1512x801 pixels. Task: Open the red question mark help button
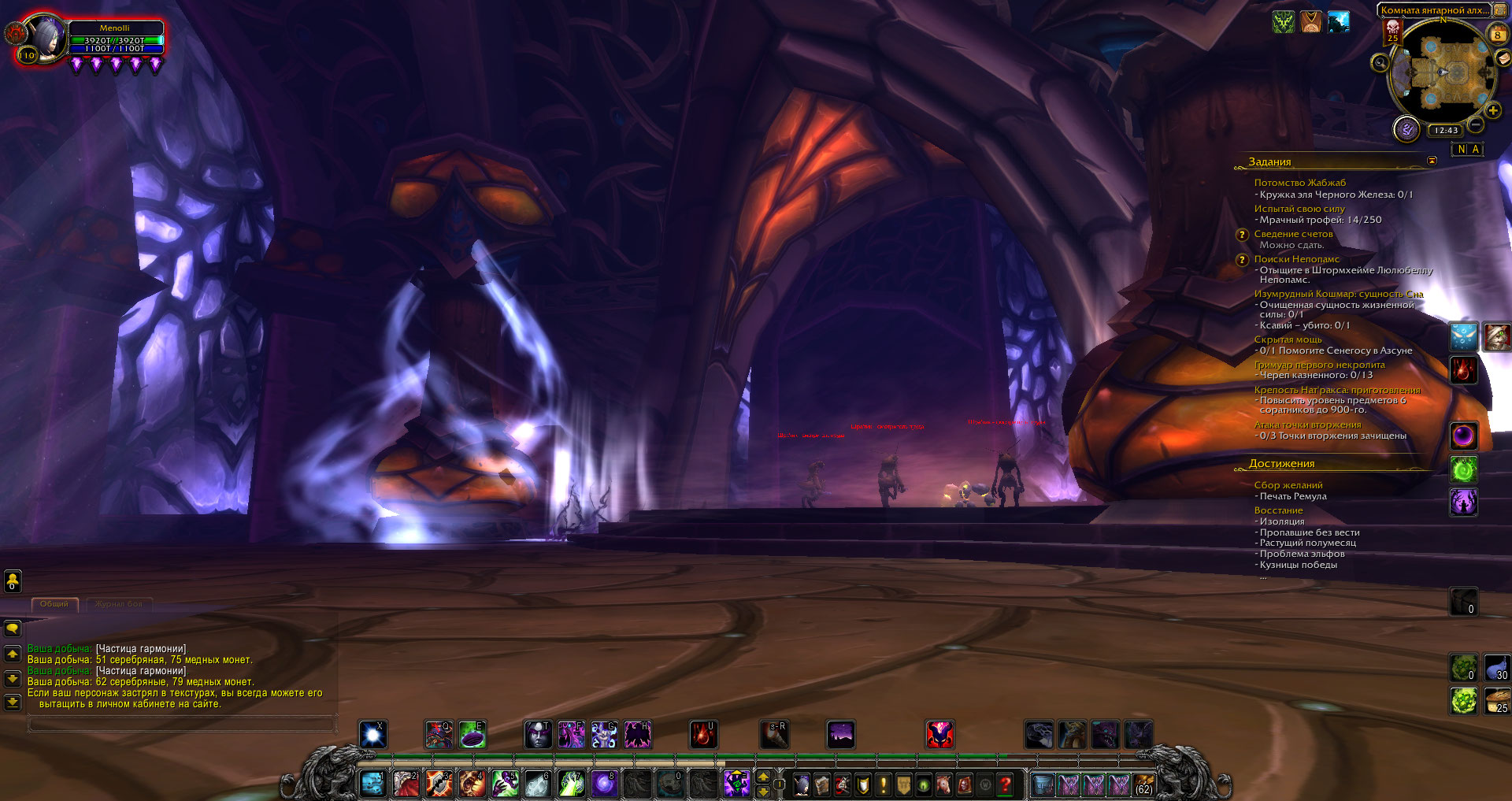pyautogui.click(x=1005, y=784)
